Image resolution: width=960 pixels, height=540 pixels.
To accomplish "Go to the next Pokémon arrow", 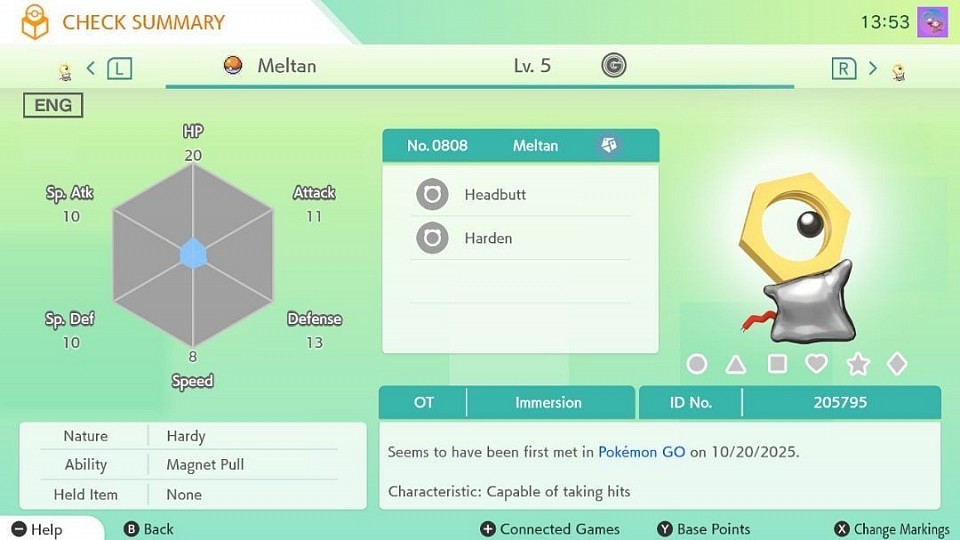I will click(x=872, y=68).
